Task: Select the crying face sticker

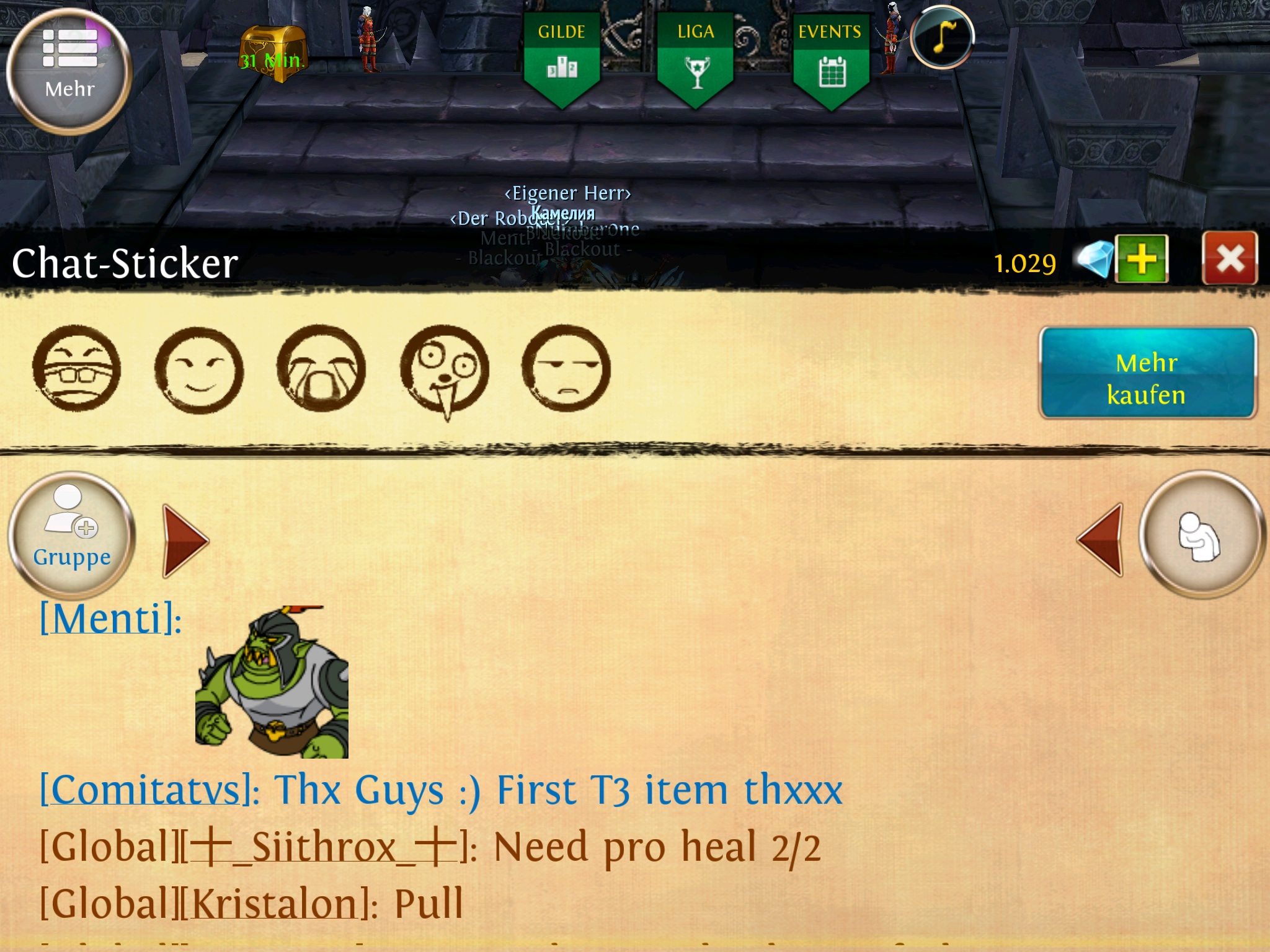Action: [321, 369]
